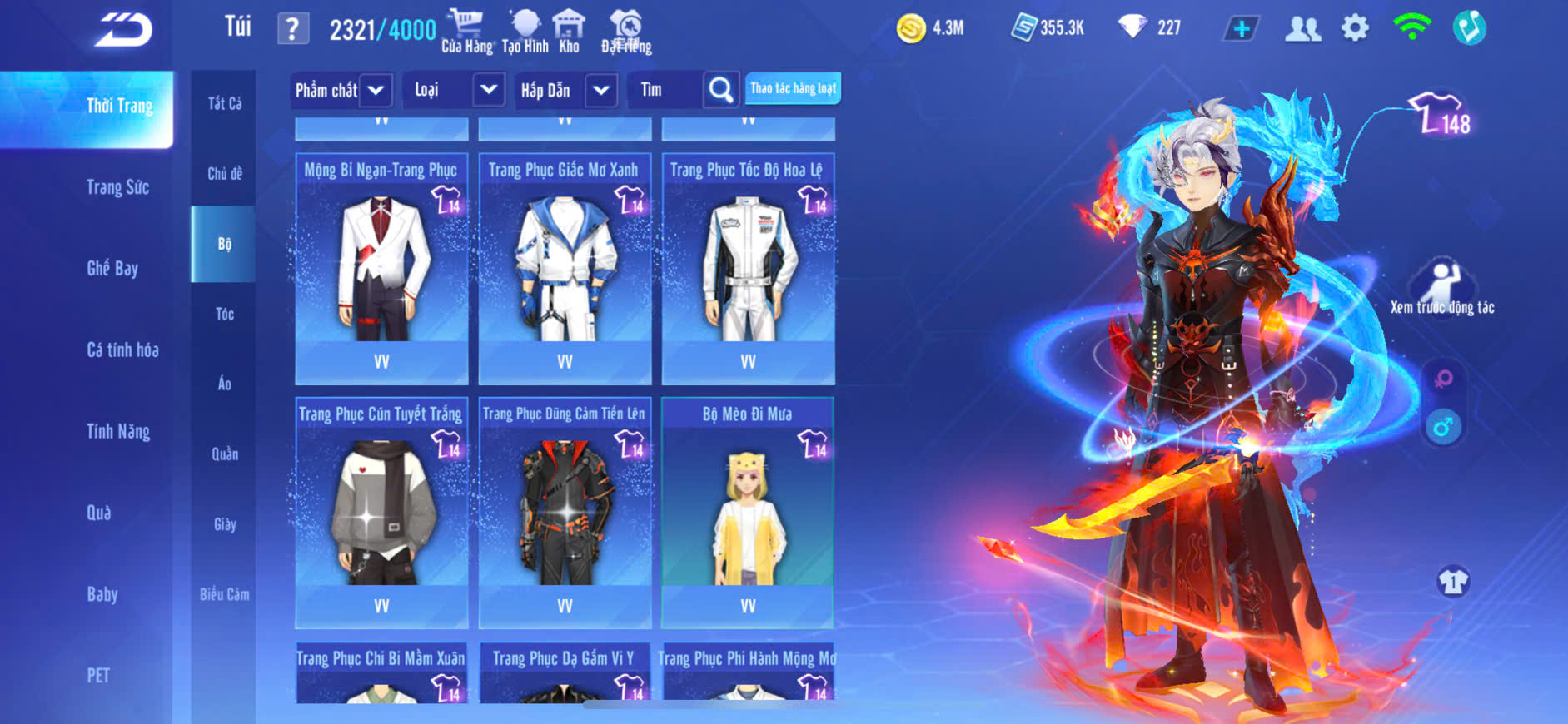1568x724 pixels.
Task: Pick the Bộ Mèo Đi Mưa outfit
Action: pyautogui.click(x=747, y=511)
